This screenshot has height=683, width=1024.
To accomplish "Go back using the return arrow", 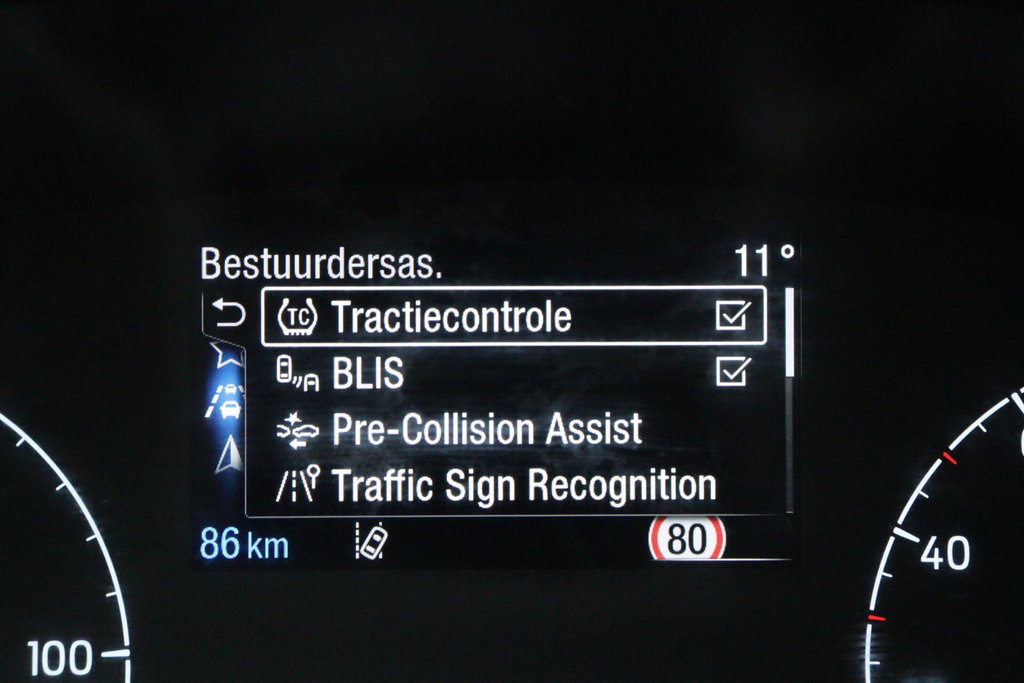I will [229, 315].
